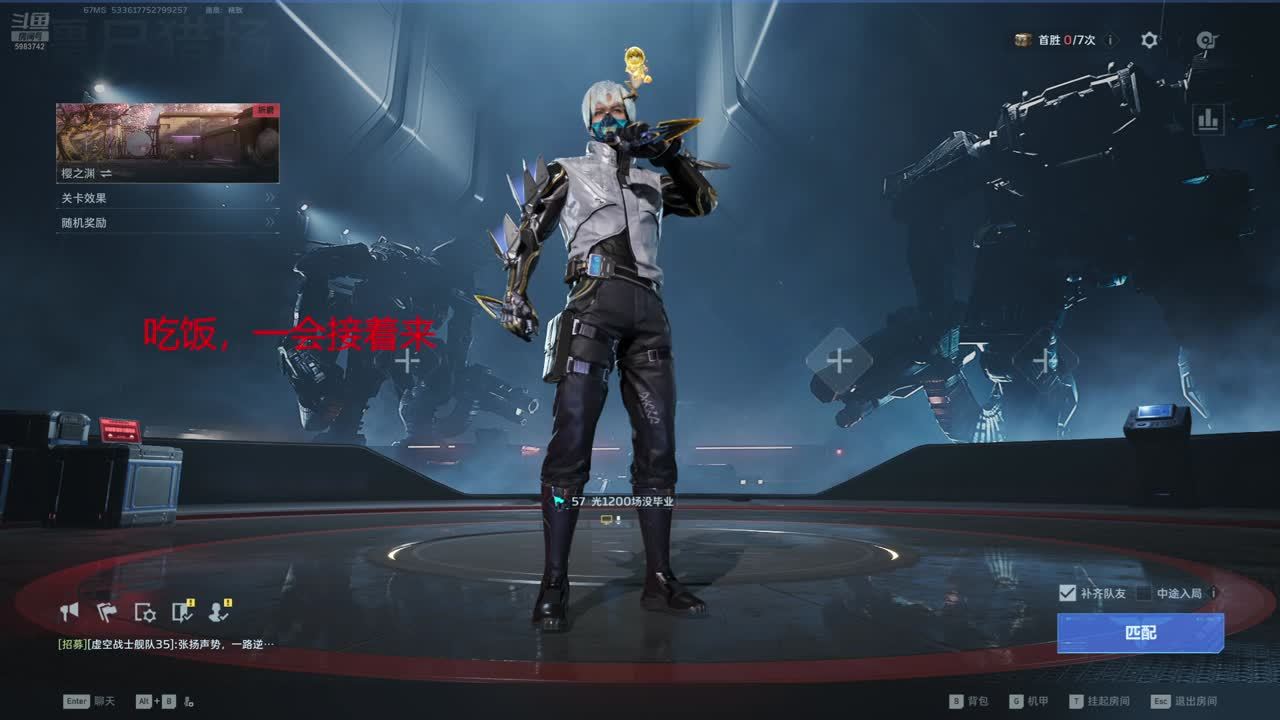1280x720 pixels.
Task: Start matchmaking with the 匹配 button
Action: click(x=1140, y=633)
